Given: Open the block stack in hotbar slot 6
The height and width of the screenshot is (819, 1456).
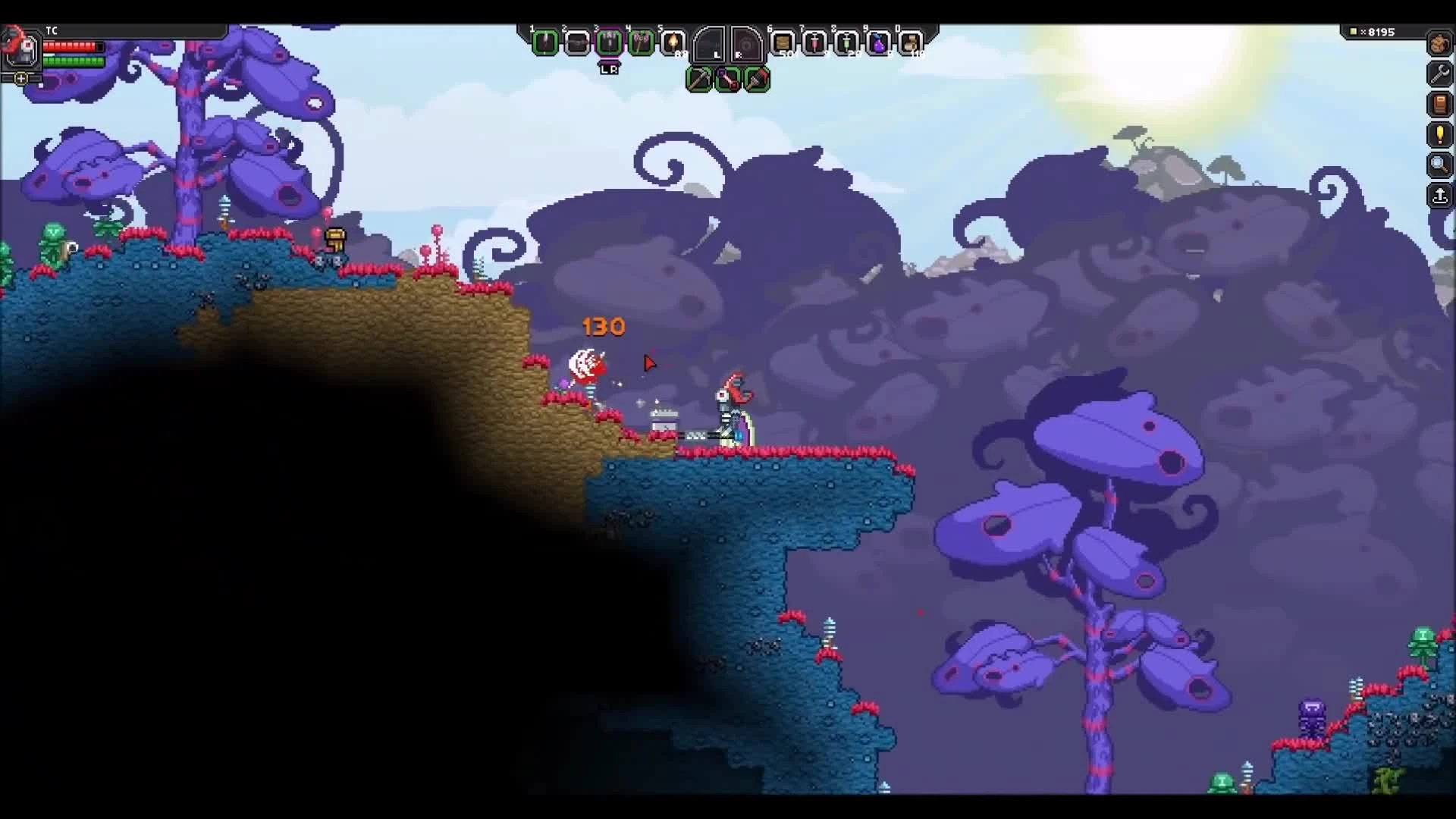Looking at the screenshot, I should [x=783, y=44].
